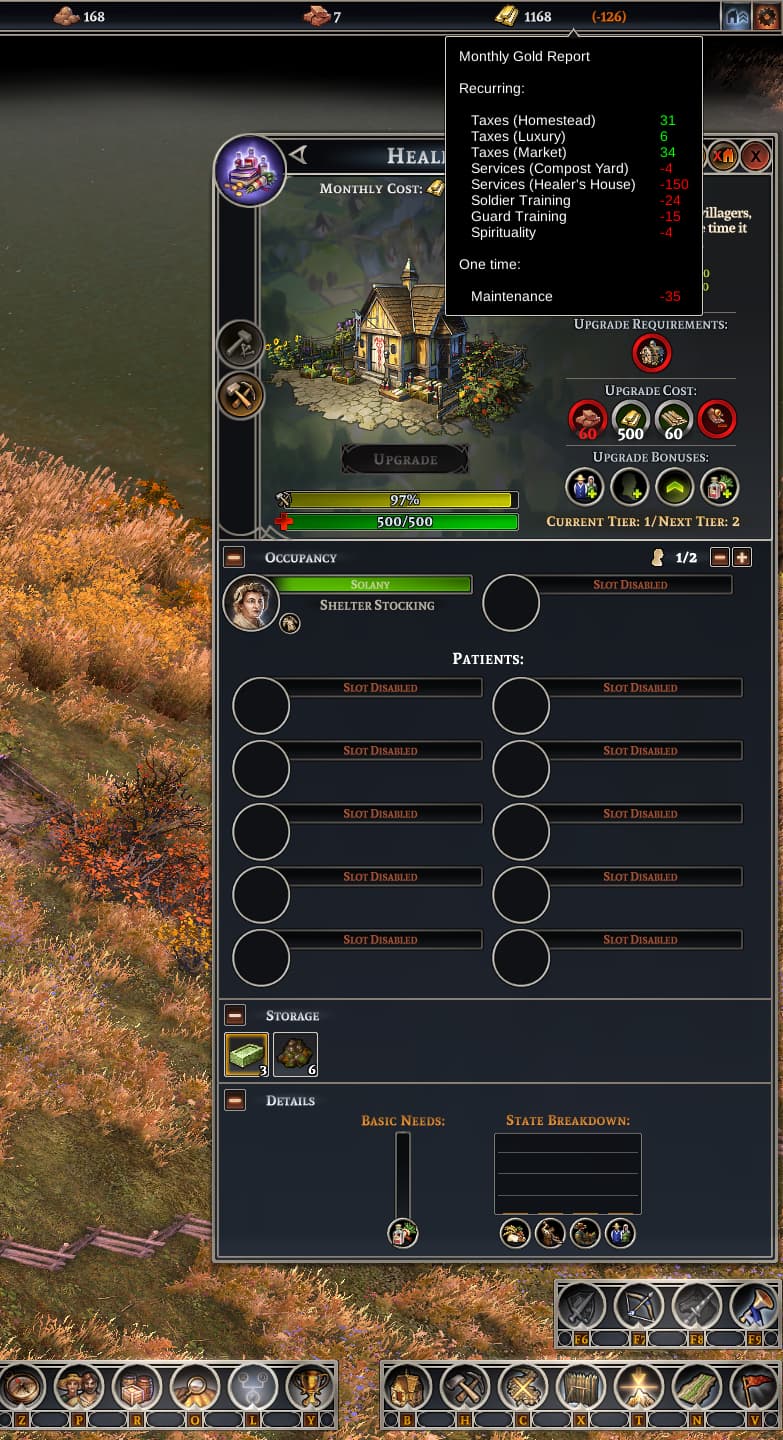
Task: Collapse the Occupancy section
Action: coord(234,557)
